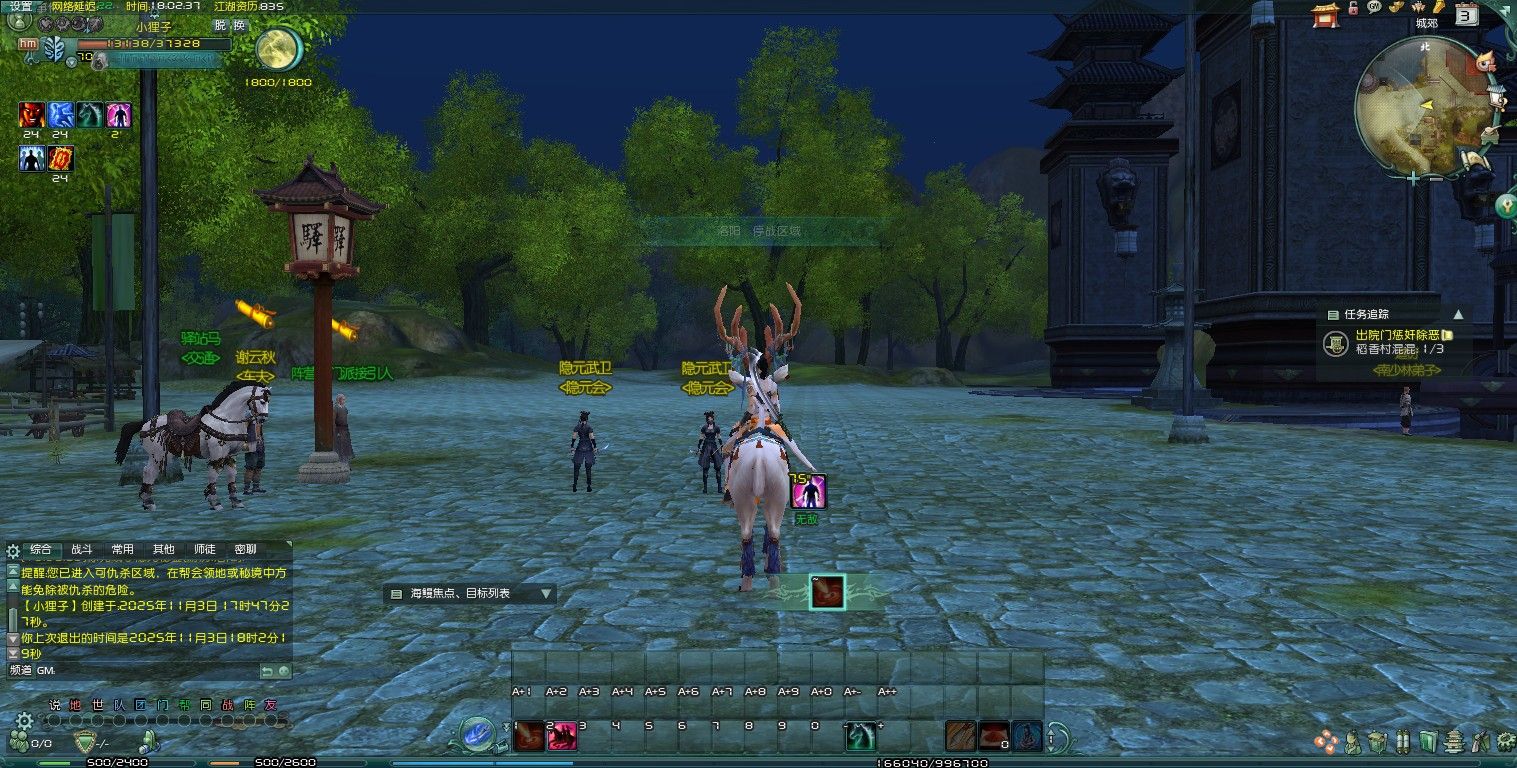Image resolution: width=1517 pixels, height=768 pixels.
Task: Select the 出院门惩奸除恶 quest entry
Action: (x=1398, y=335)
